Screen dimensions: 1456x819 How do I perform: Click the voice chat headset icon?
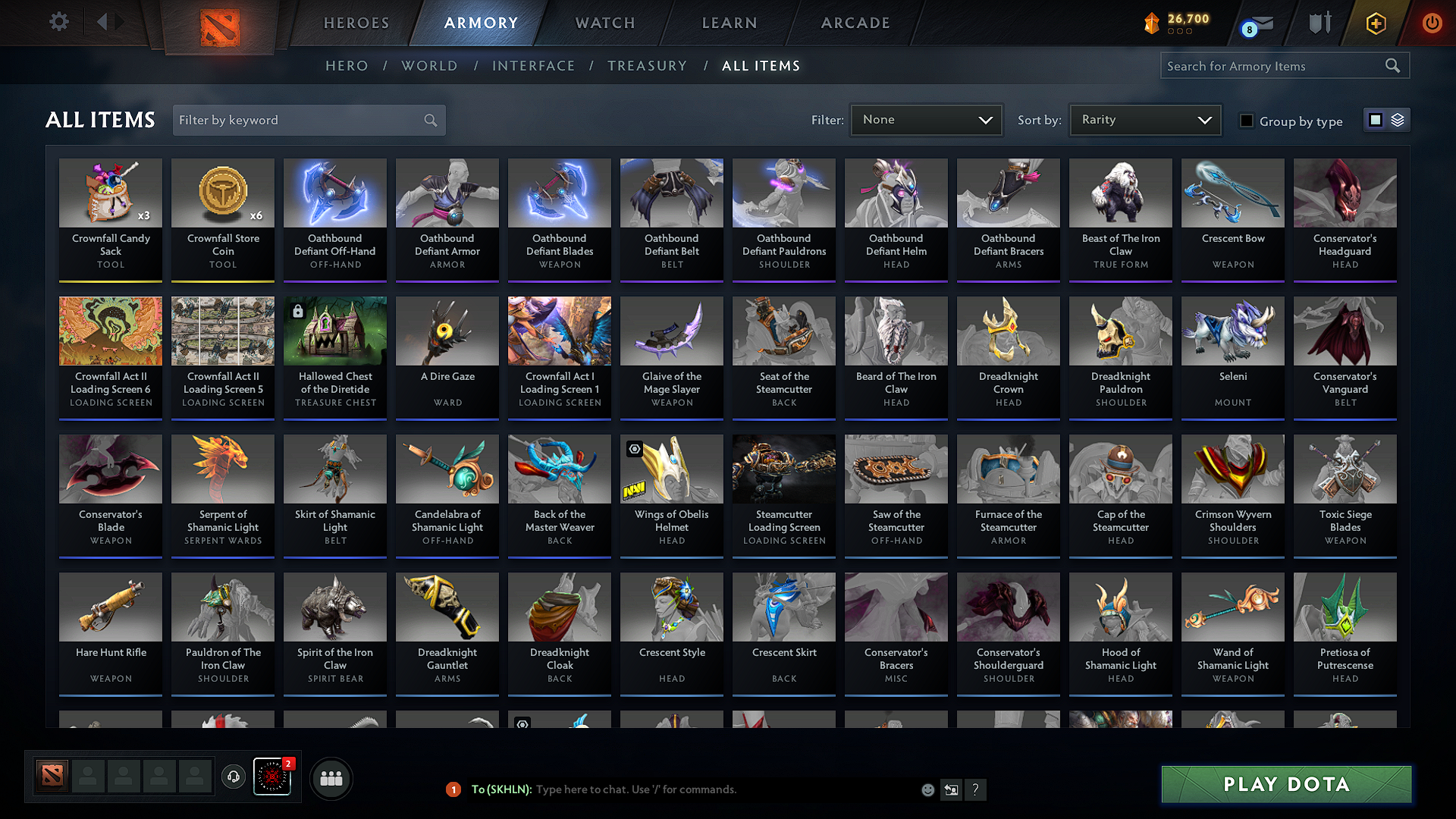coord(234,778)
